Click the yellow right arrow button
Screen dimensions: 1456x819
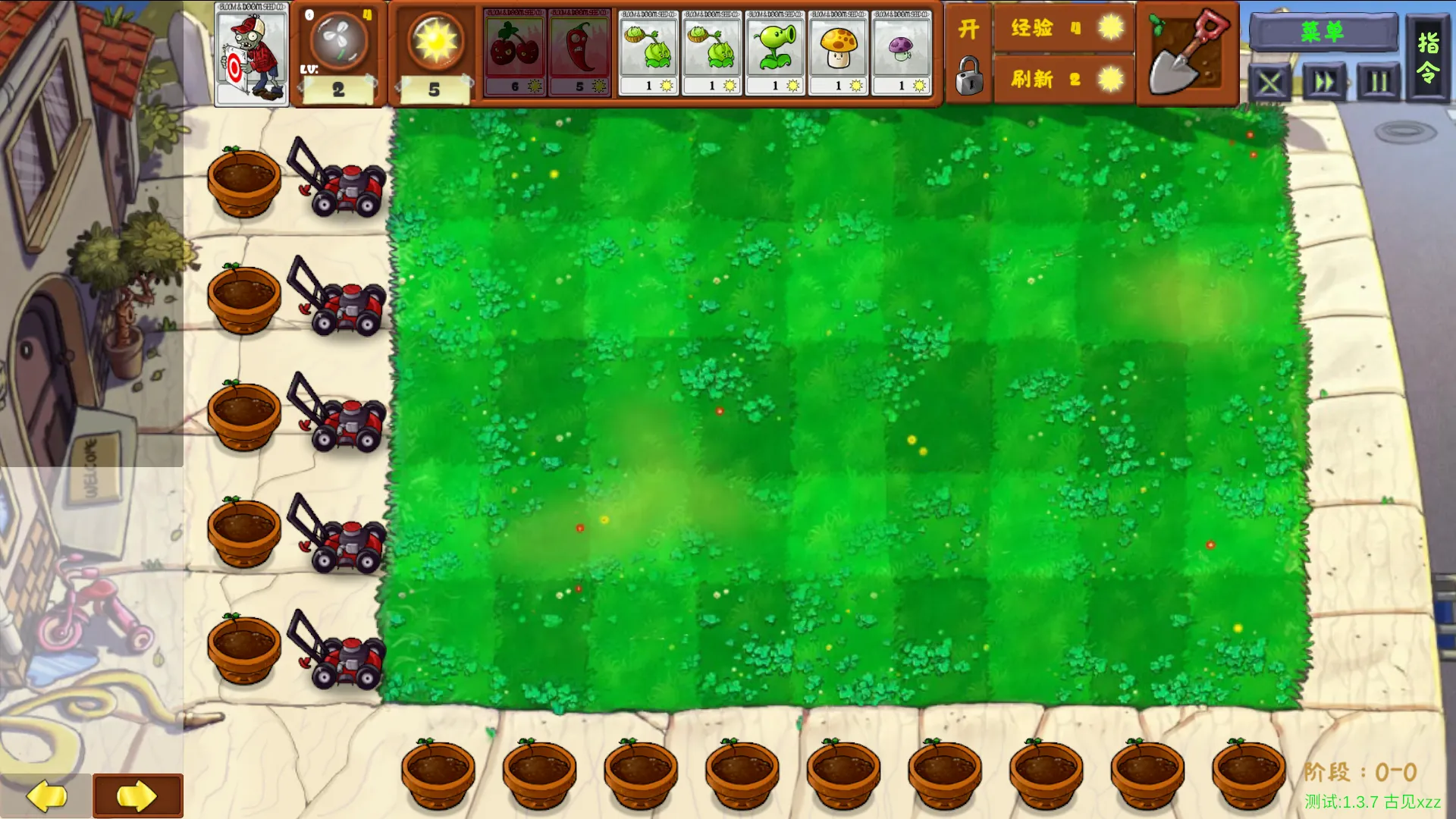click(137, 795)
